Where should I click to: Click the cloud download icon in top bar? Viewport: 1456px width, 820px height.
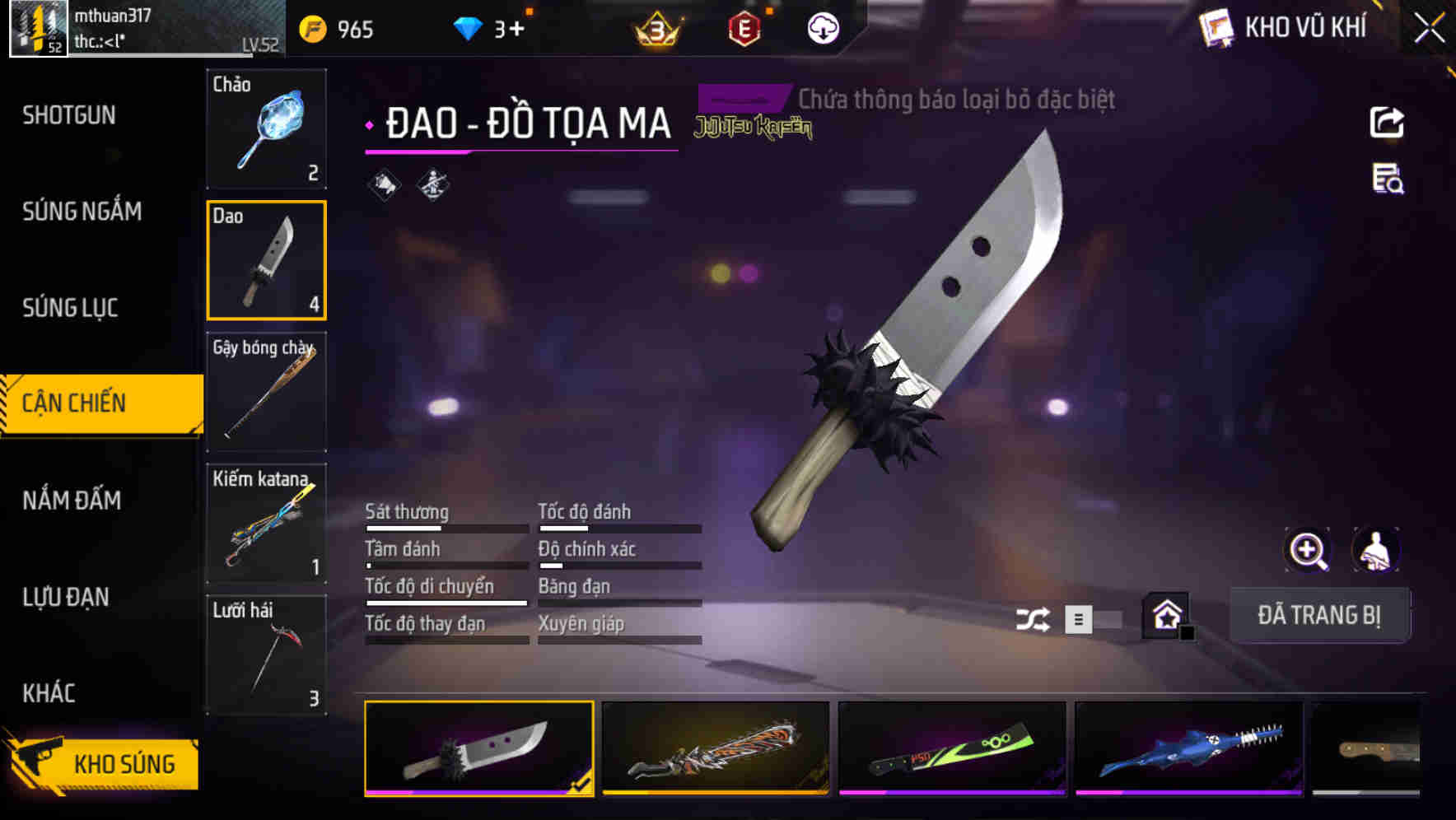[x=822, y=27]
